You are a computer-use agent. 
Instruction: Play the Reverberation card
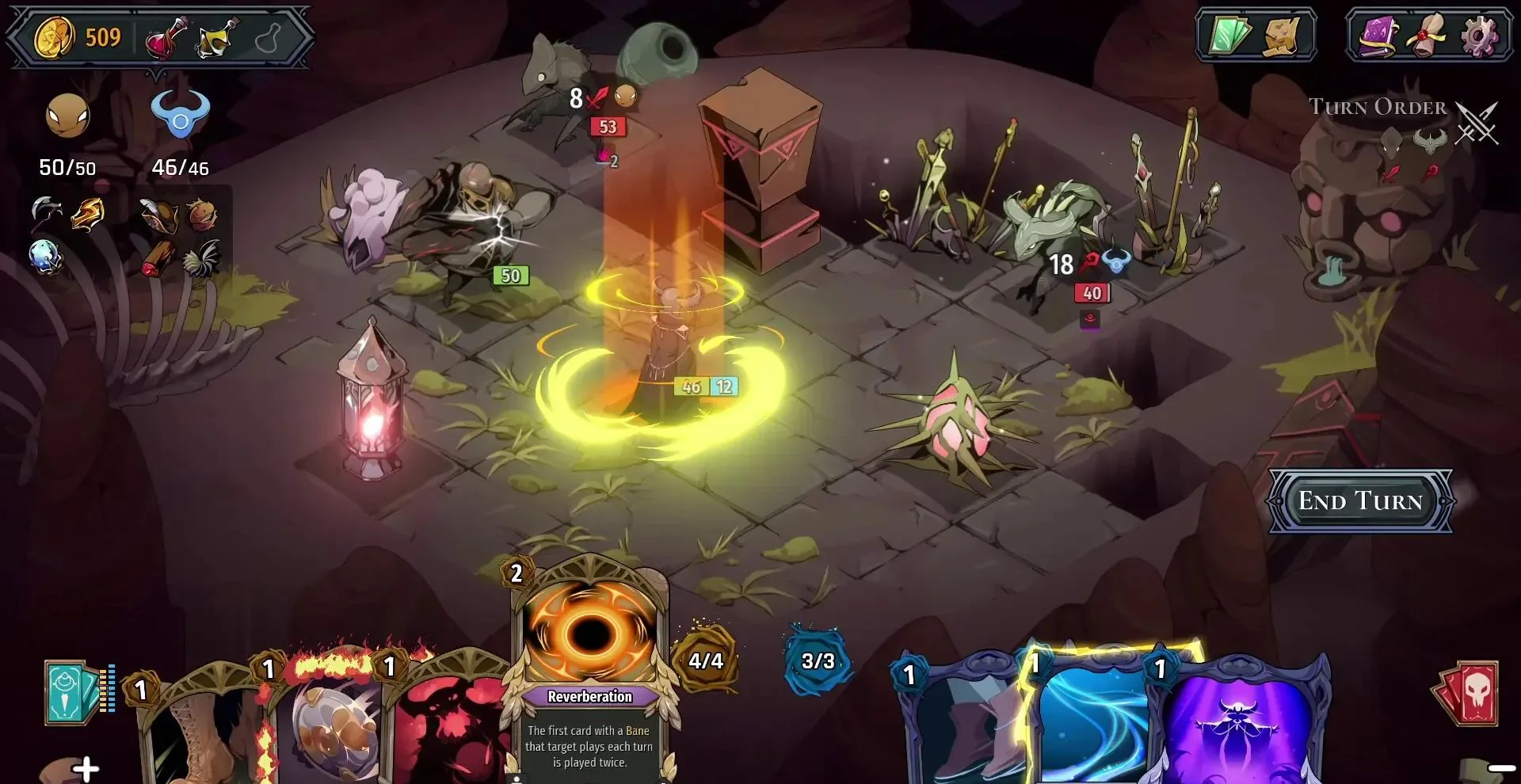[590, 673]
